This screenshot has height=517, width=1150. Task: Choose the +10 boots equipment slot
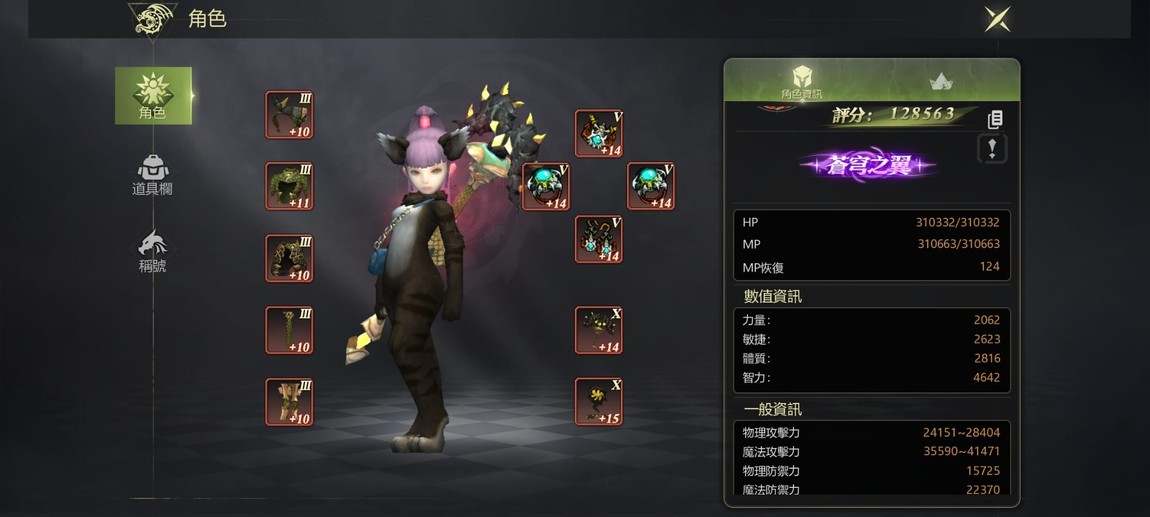click(289, 401)
